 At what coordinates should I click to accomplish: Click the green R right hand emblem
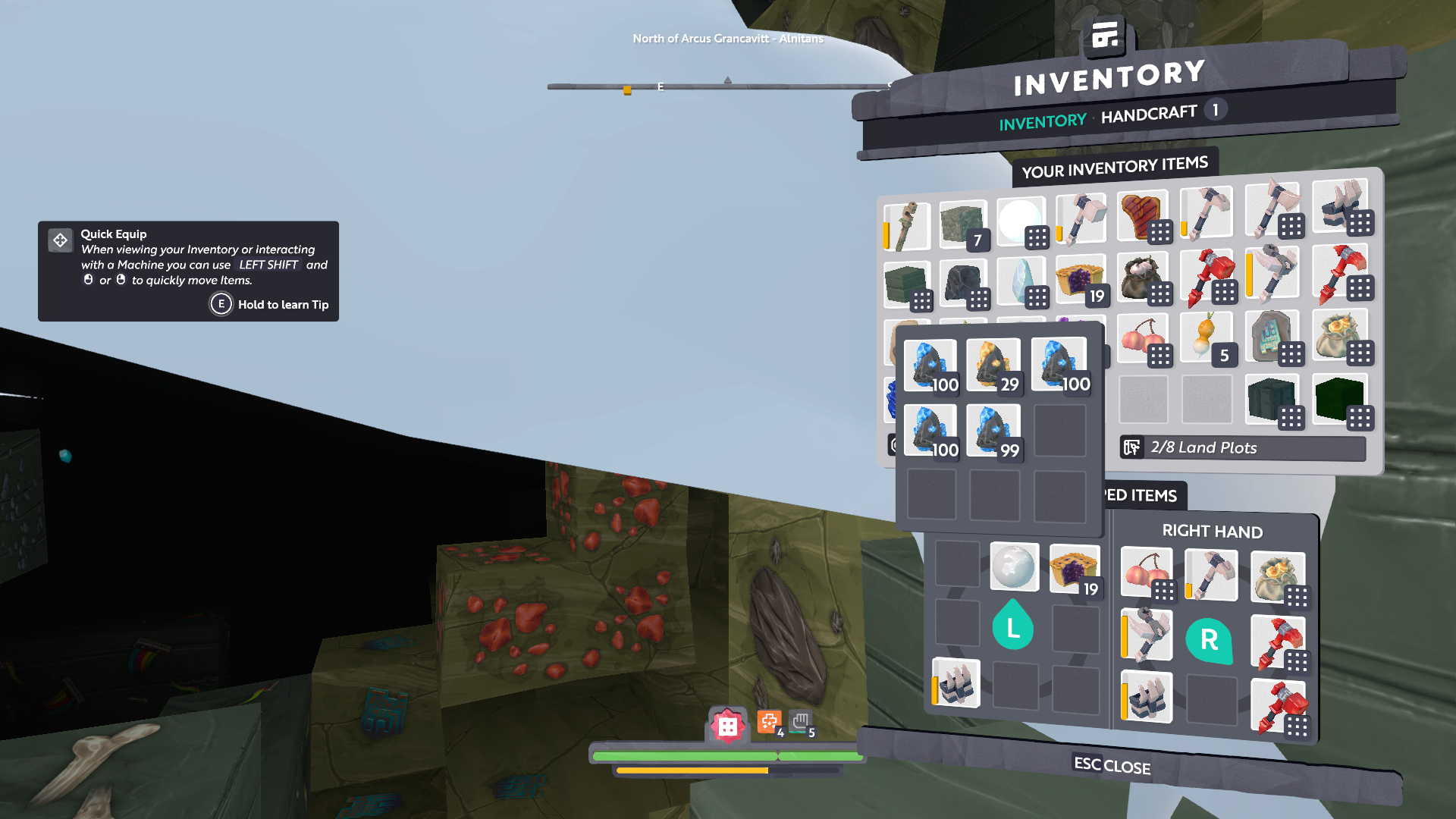(x=1209, y=640)
